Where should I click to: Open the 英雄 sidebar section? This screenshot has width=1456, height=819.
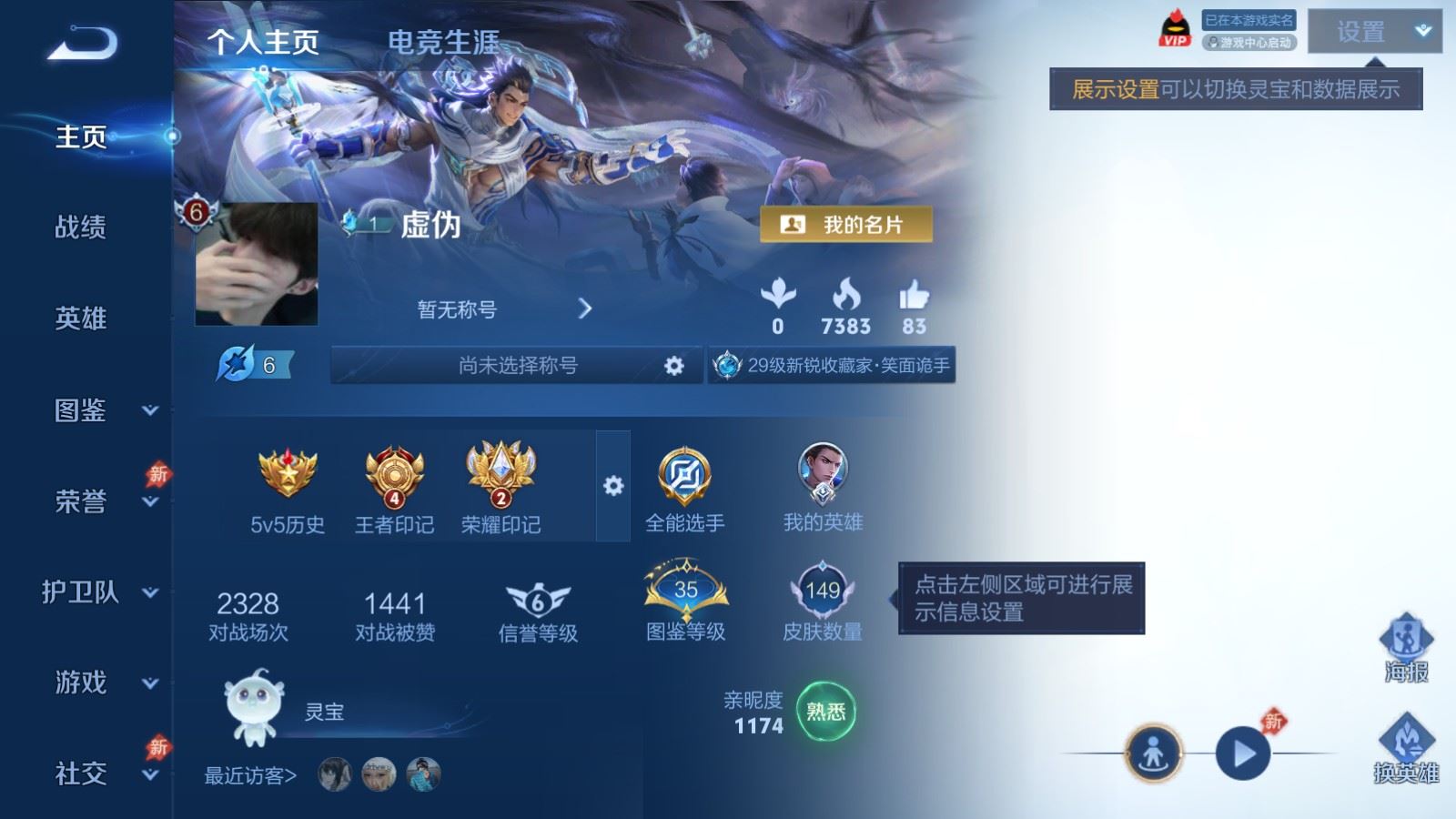click(x=81, y=318)
